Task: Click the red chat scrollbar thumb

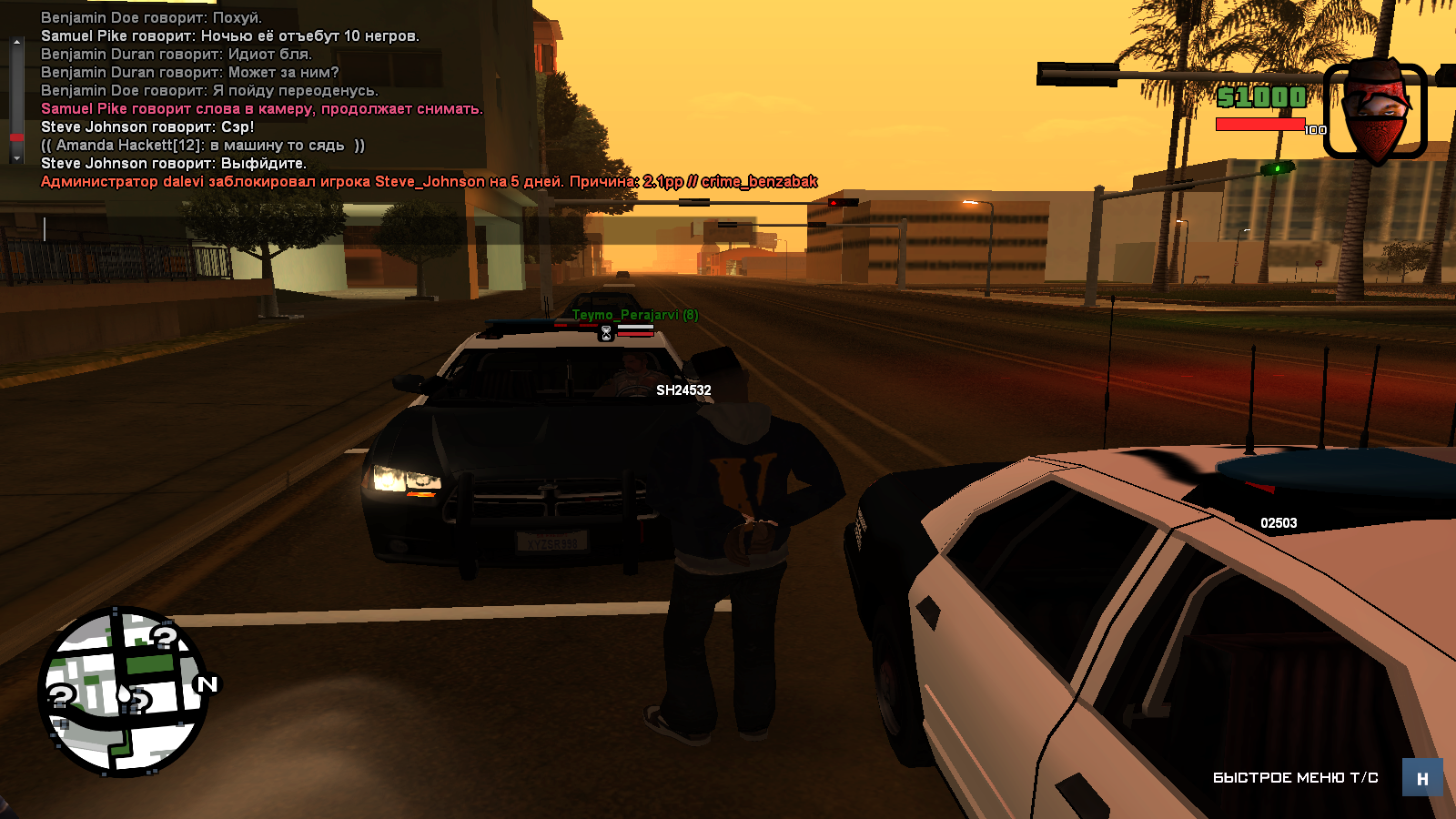Action: tap(16, 137)
